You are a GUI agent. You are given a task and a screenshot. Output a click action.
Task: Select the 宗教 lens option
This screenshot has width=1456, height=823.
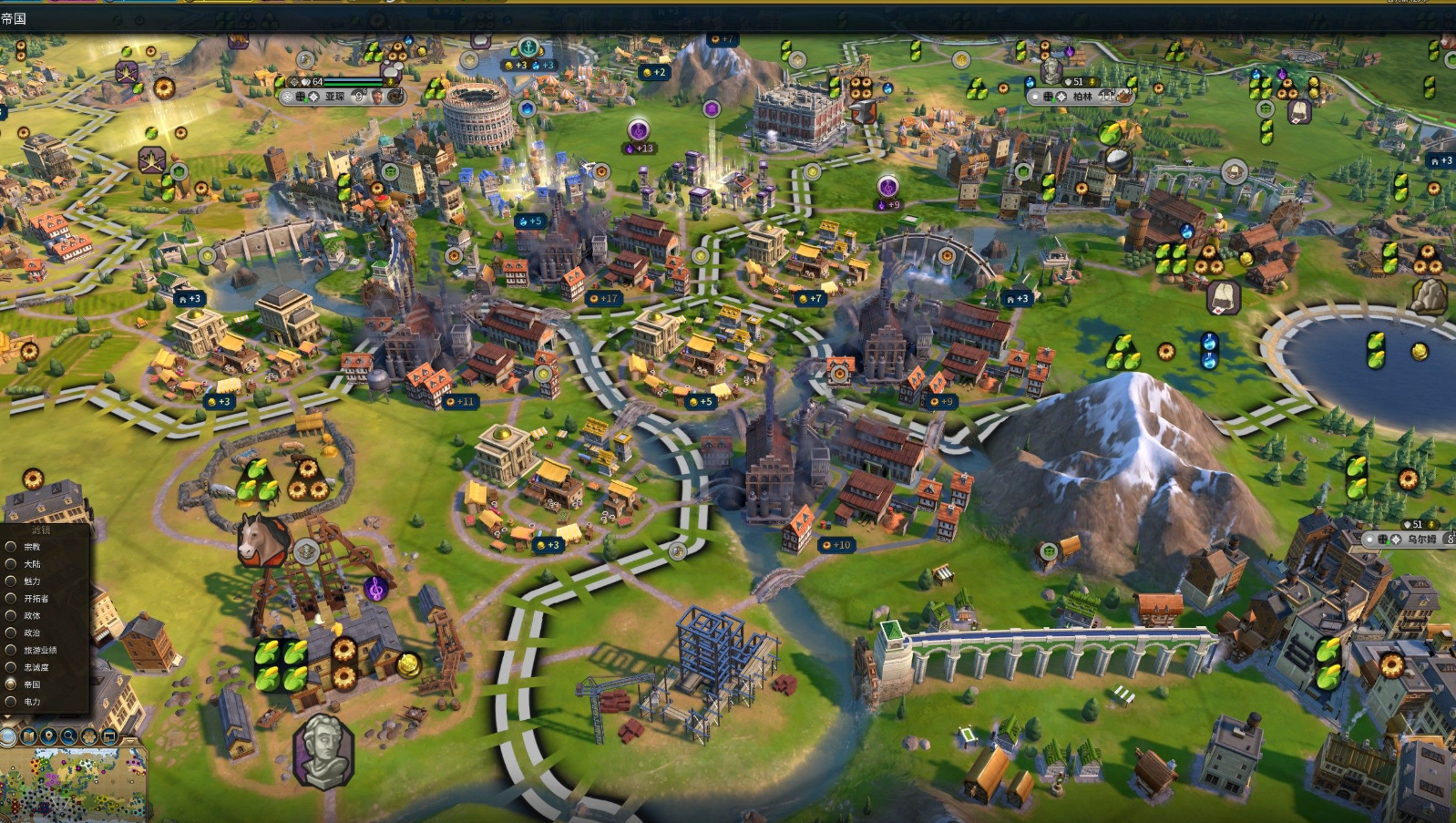[12, 547]
